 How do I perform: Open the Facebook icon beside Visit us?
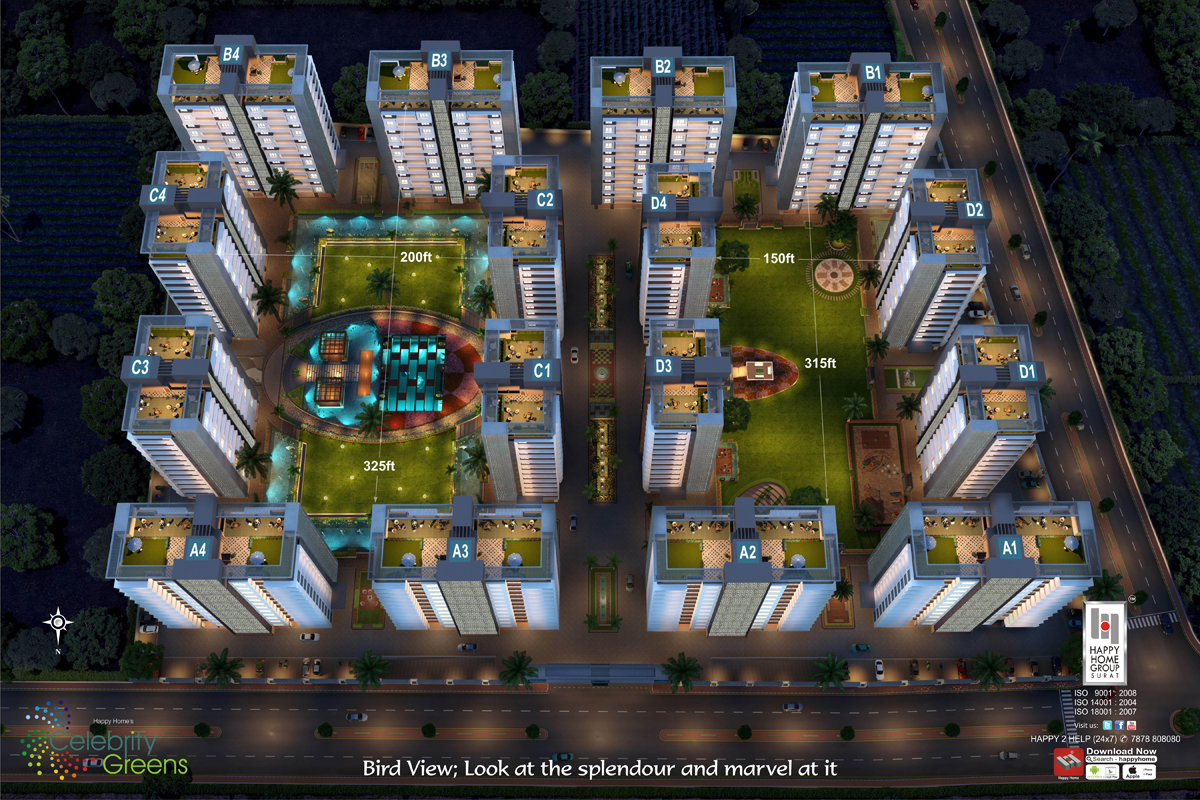pos(1120,725)
